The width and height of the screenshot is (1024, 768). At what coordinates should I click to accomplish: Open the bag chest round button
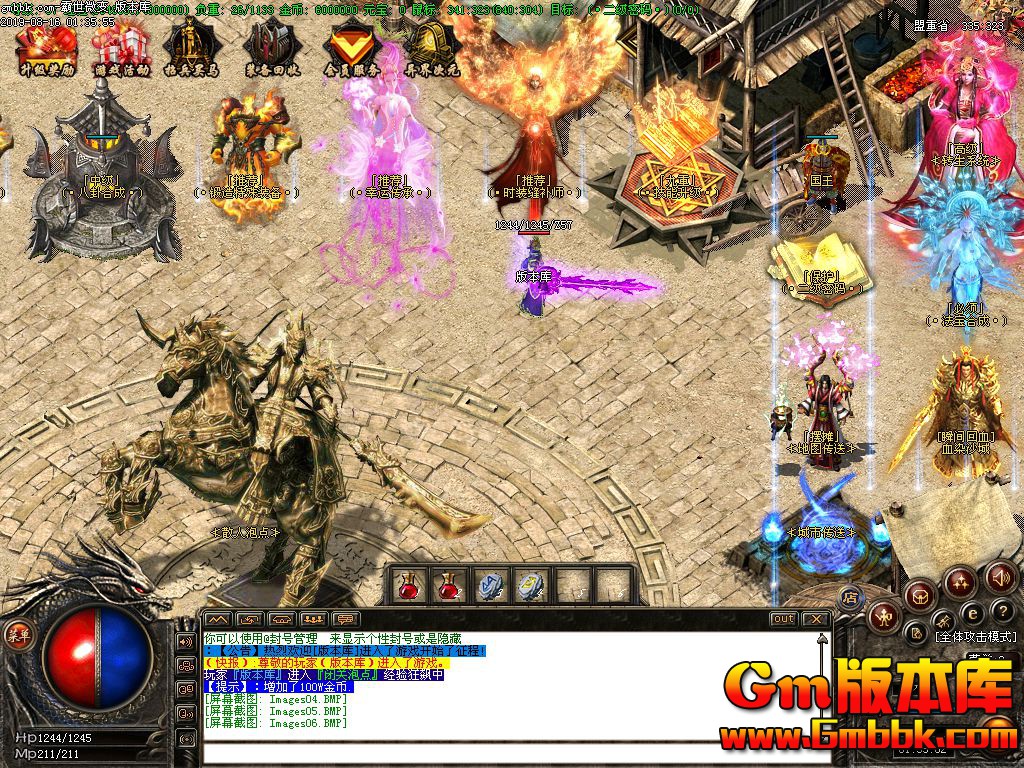pyautogui.click(x=919, y=596)
